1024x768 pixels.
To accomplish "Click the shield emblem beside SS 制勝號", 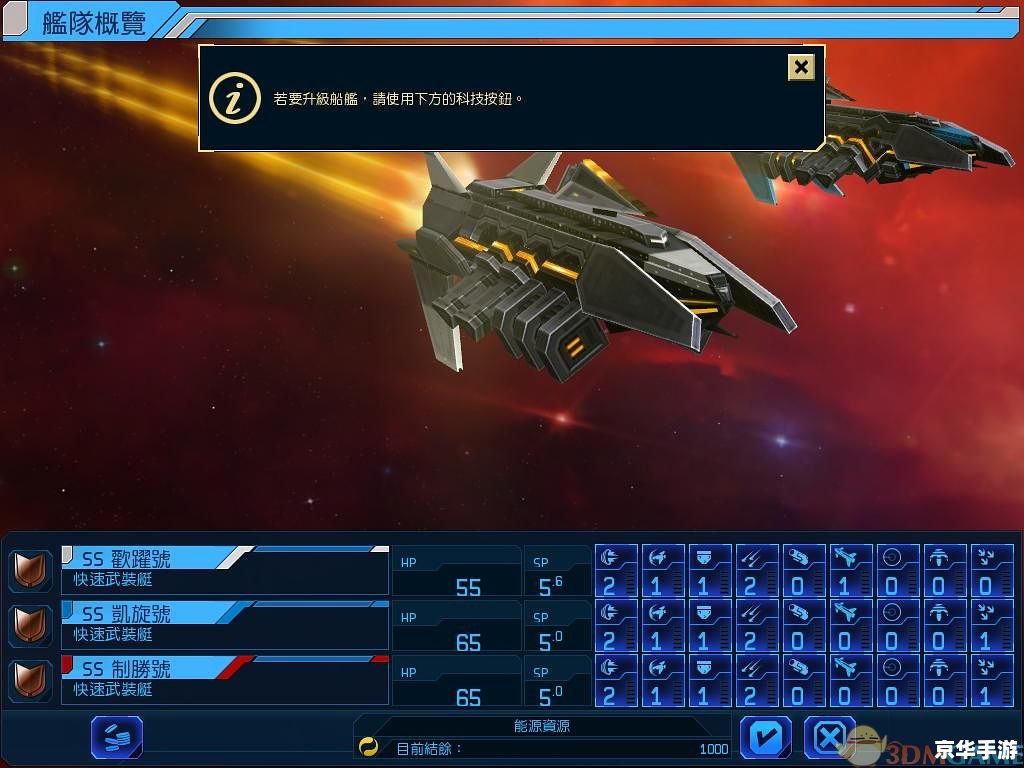I will (30, 681).
